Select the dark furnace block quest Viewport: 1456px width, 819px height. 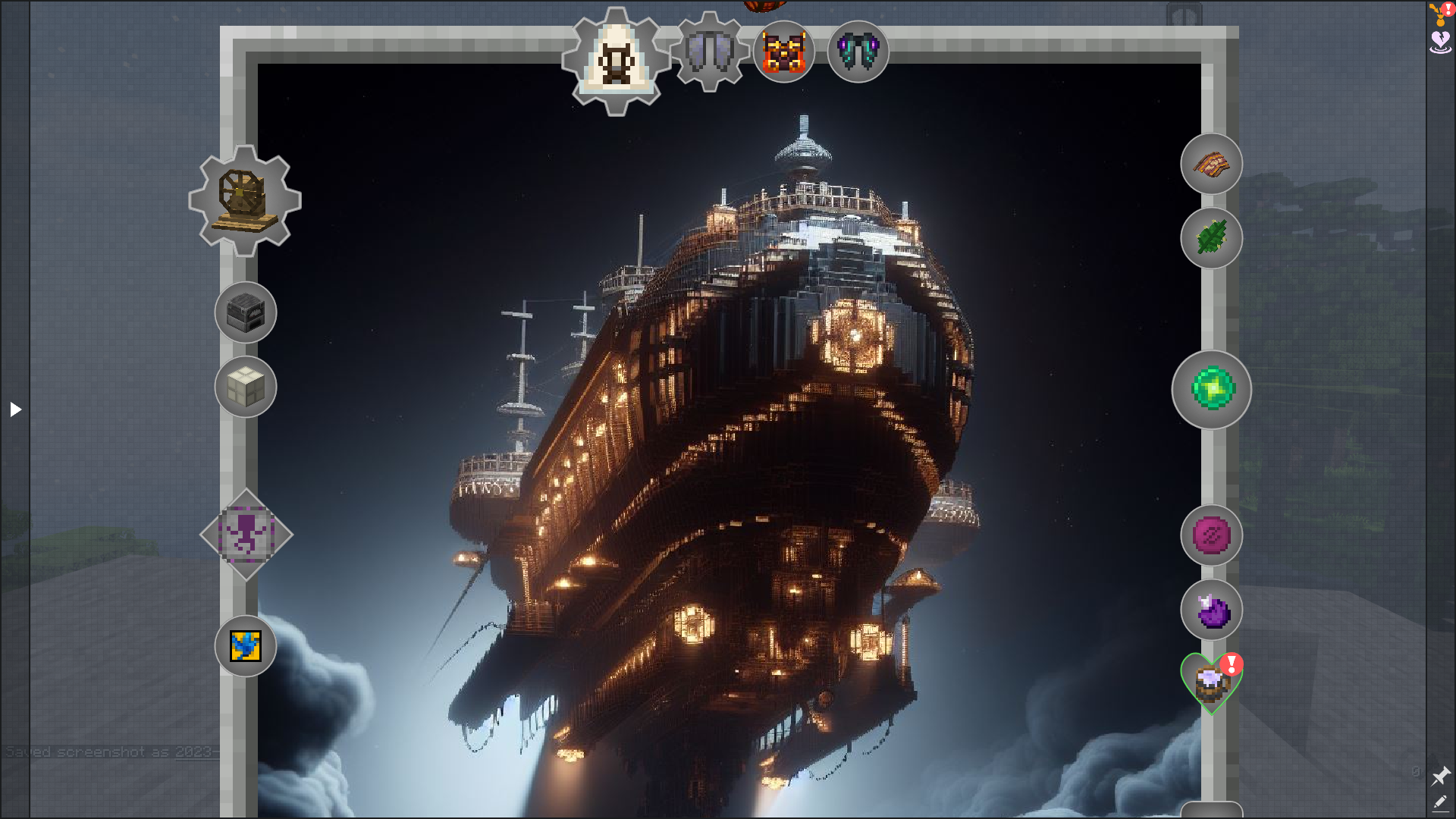(245, 312)
